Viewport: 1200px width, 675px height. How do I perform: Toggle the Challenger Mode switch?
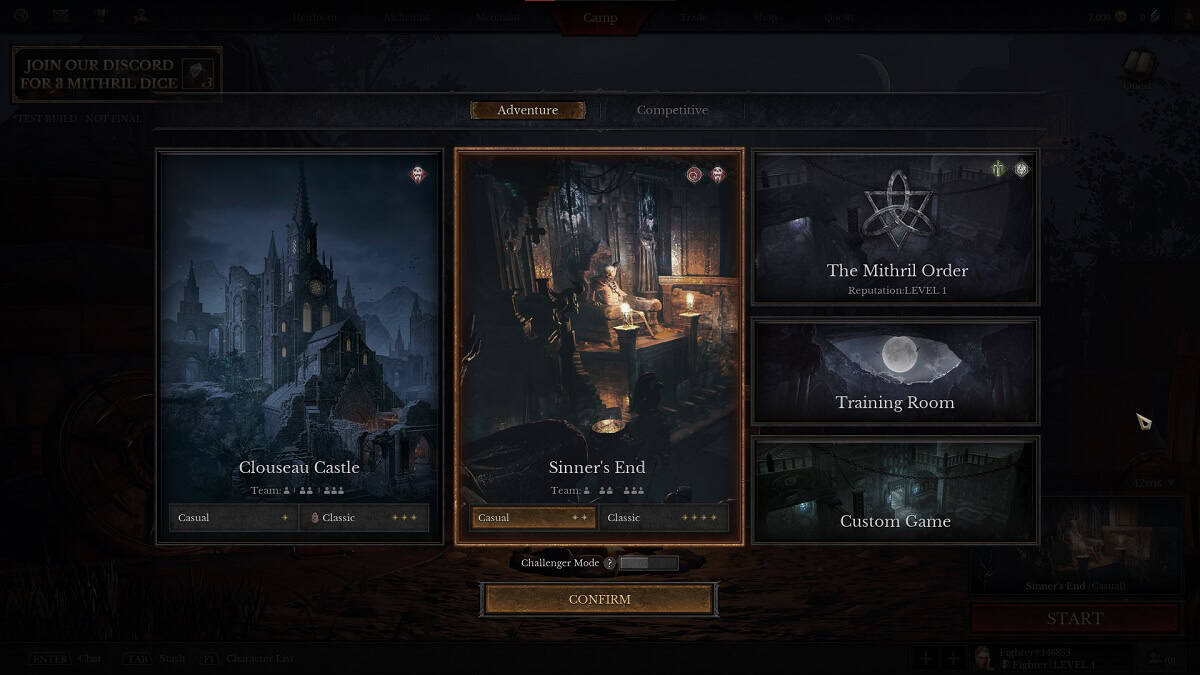pos(648,563)
